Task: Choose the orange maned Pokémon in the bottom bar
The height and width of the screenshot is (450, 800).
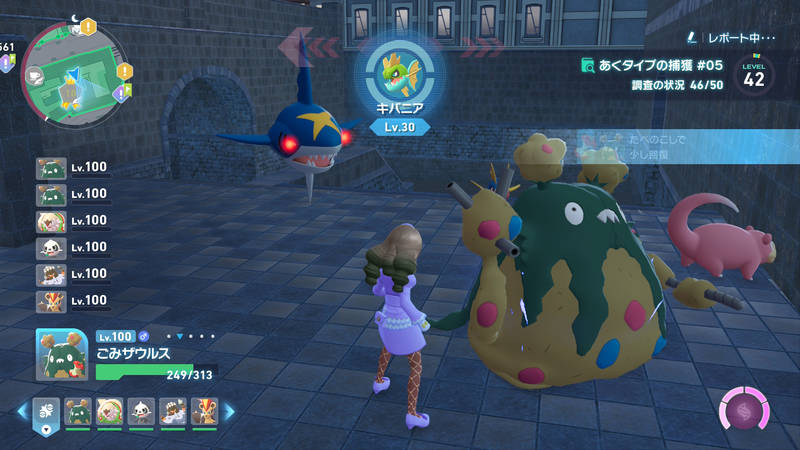Action: tap(206, 409)
